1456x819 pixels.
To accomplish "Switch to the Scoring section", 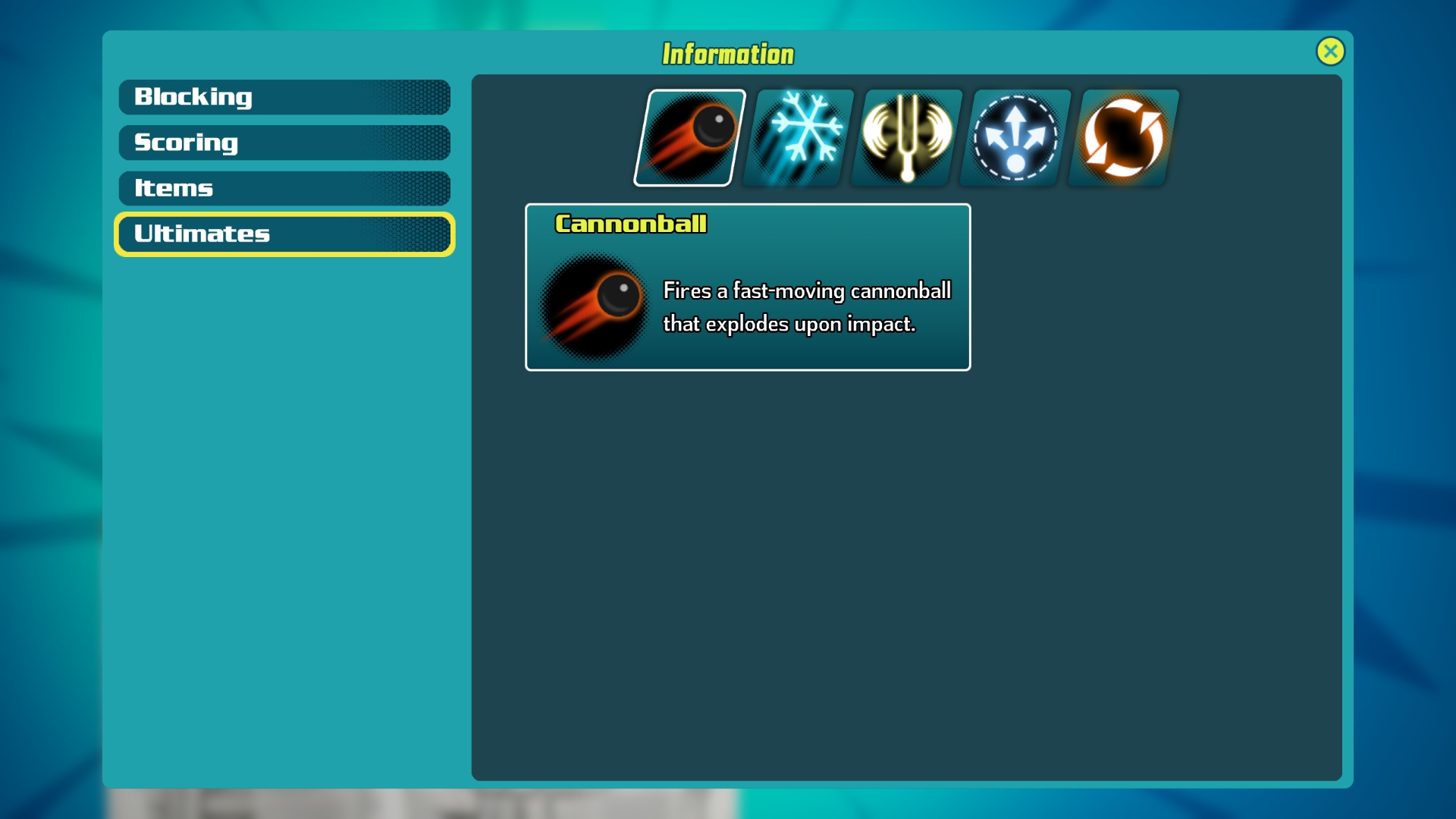I will [284, 143].
